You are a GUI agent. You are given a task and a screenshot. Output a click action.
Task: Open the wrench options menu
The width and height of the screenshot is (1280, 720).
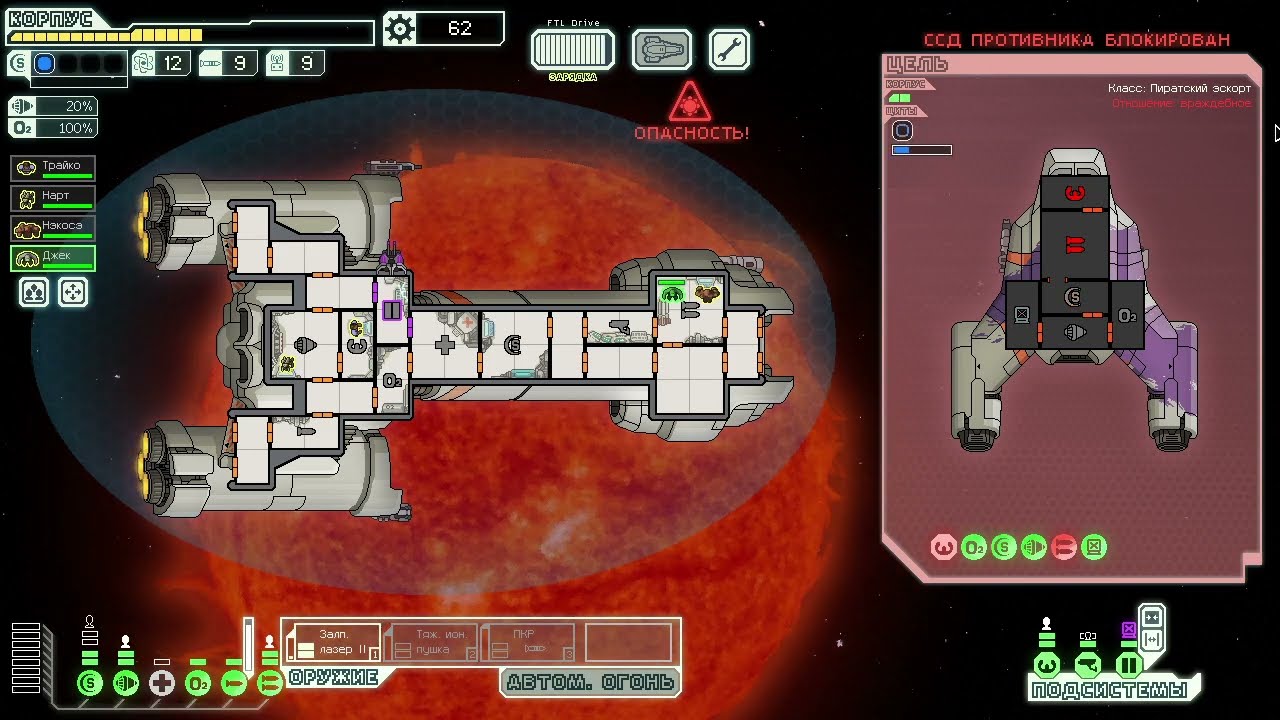(730, 49)
